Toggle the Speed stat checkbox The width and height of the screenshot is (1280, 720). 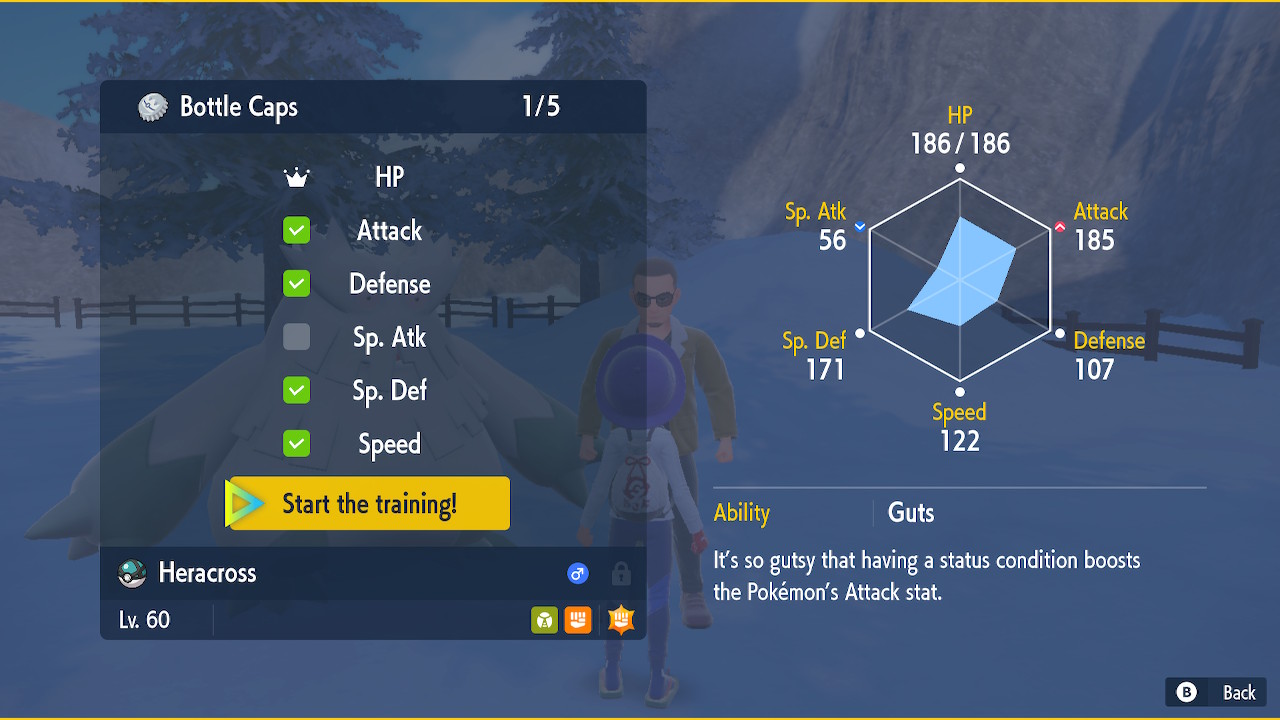point(297,443)
